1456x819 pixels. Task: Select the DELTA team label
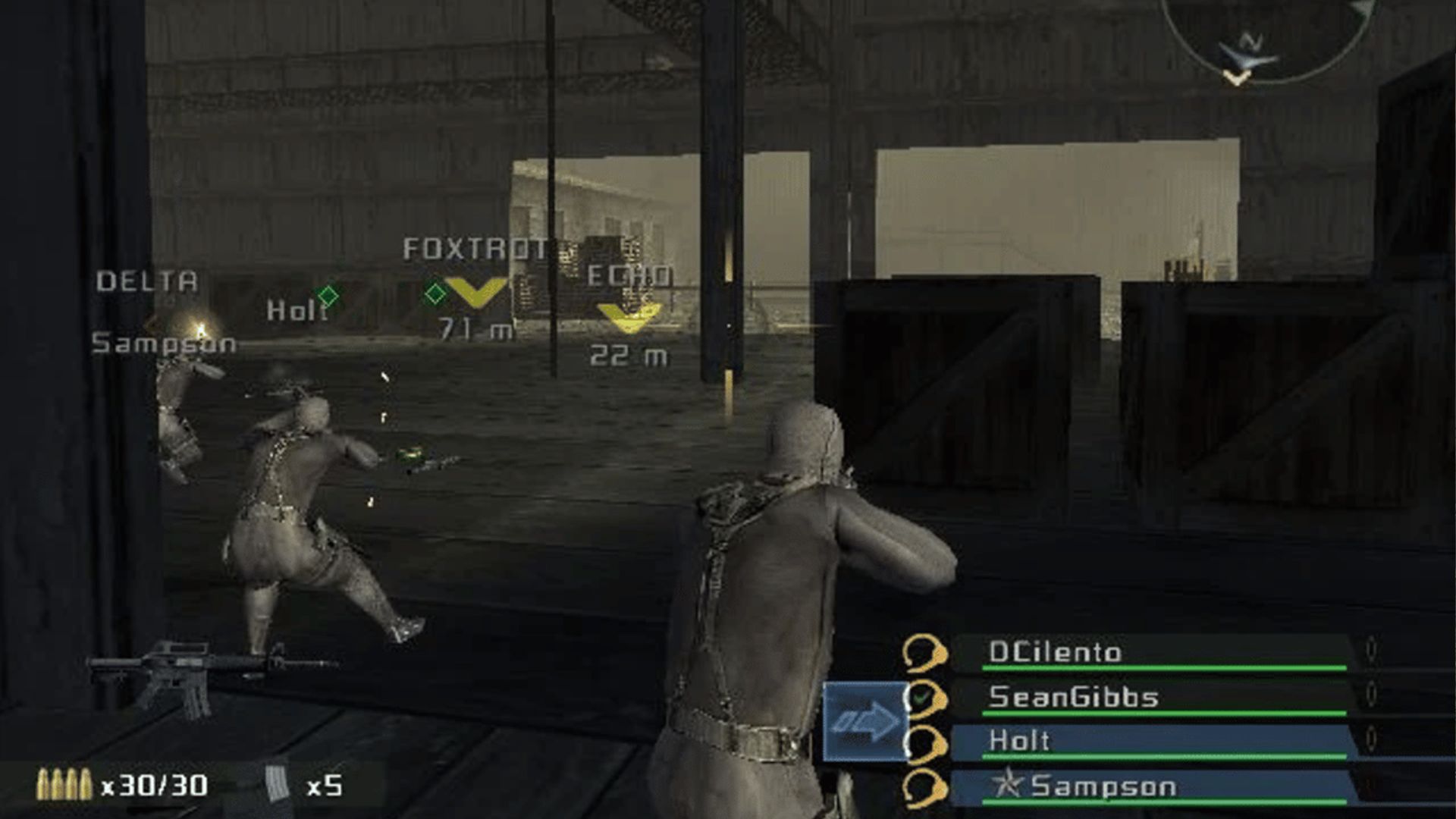pos(146,281)
